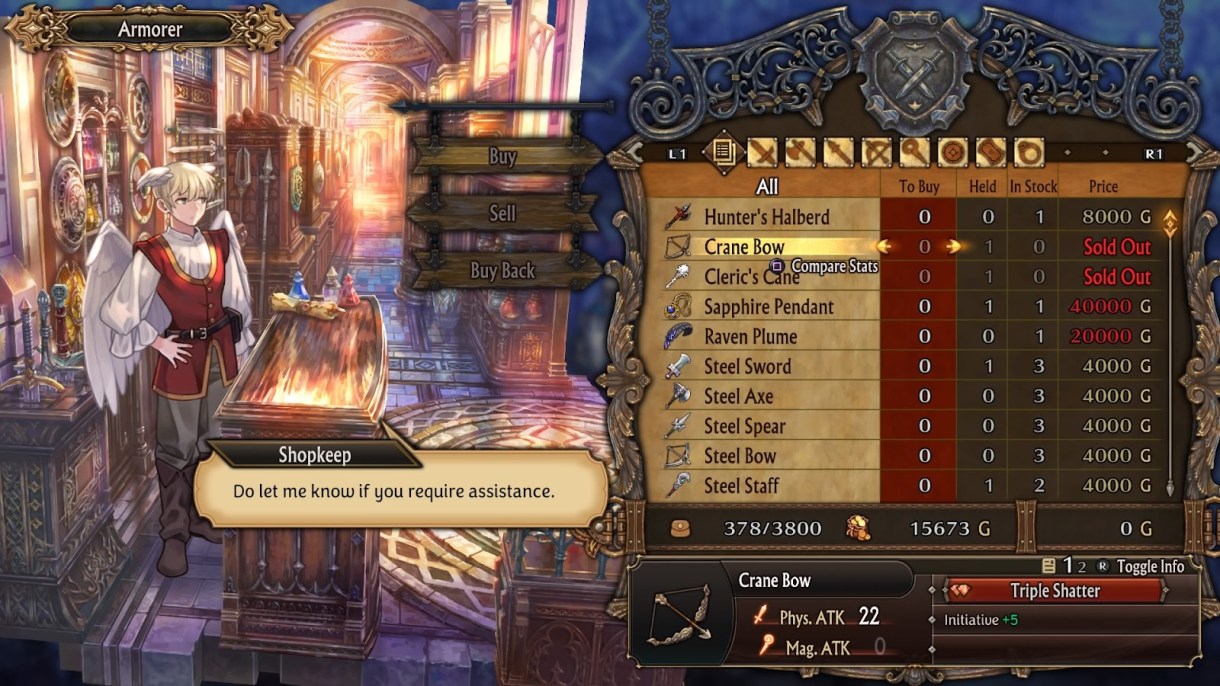Image resolution: width=1220 pixels, height=686 pixels.
Task: Open the Buy Back menu
Action: click(503, 270)
